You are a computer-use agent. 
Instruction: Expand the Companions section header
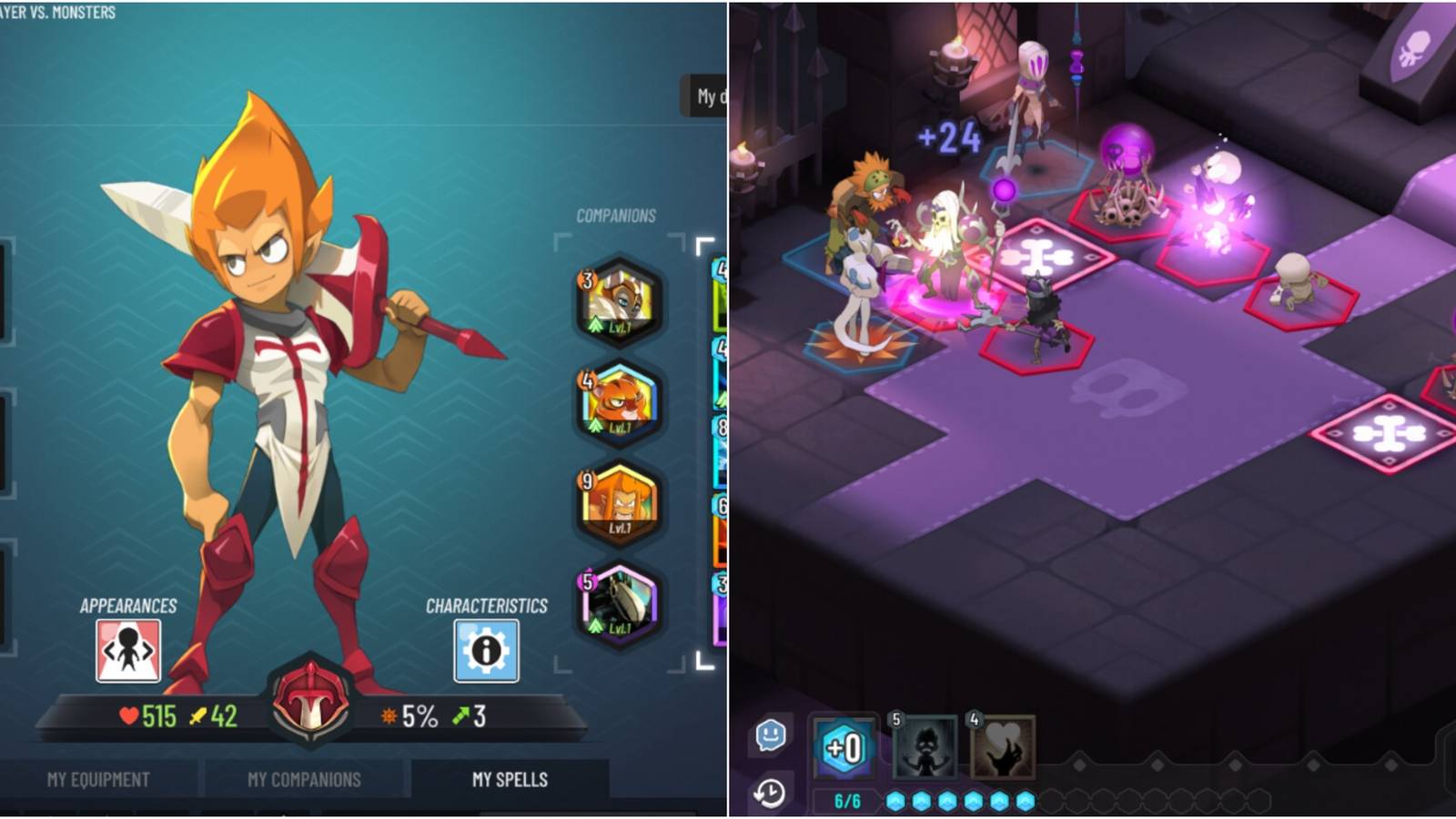tap(615, 216)
